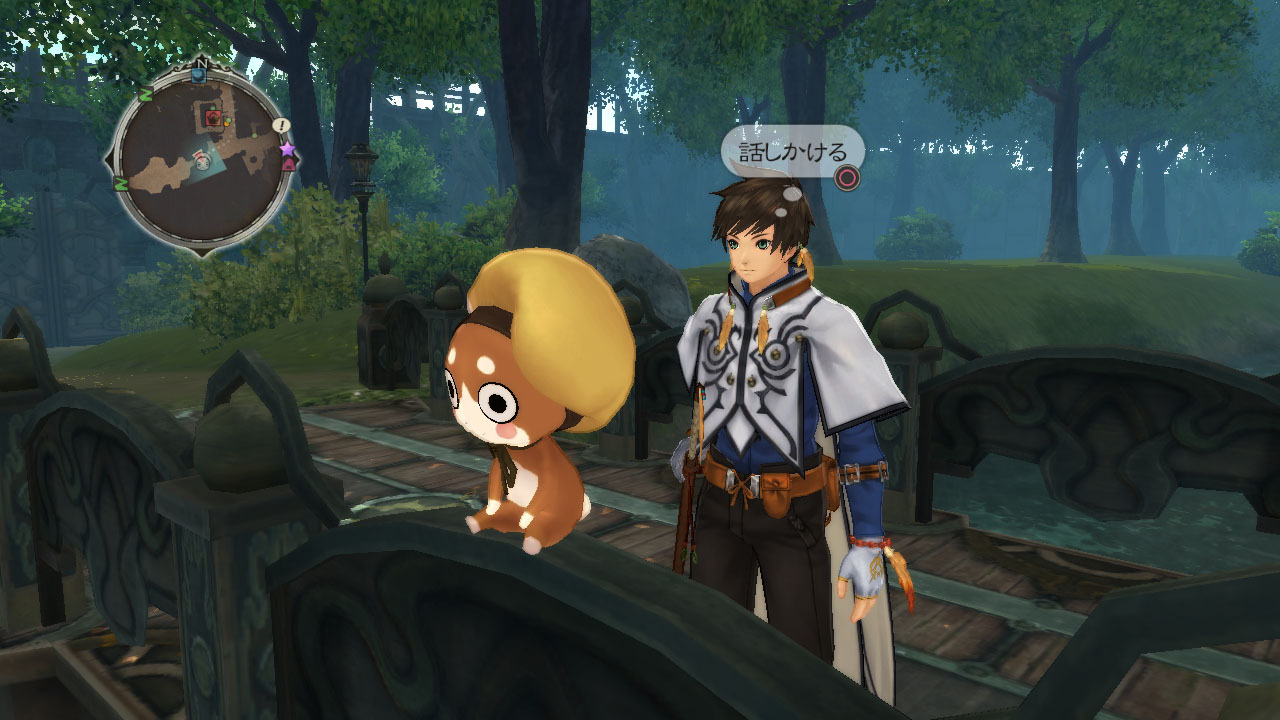The width and height of the screenshot is (1280, 720).
Task: Click the green exit marker on the minimap's left edge
Action: click(145, 93)
